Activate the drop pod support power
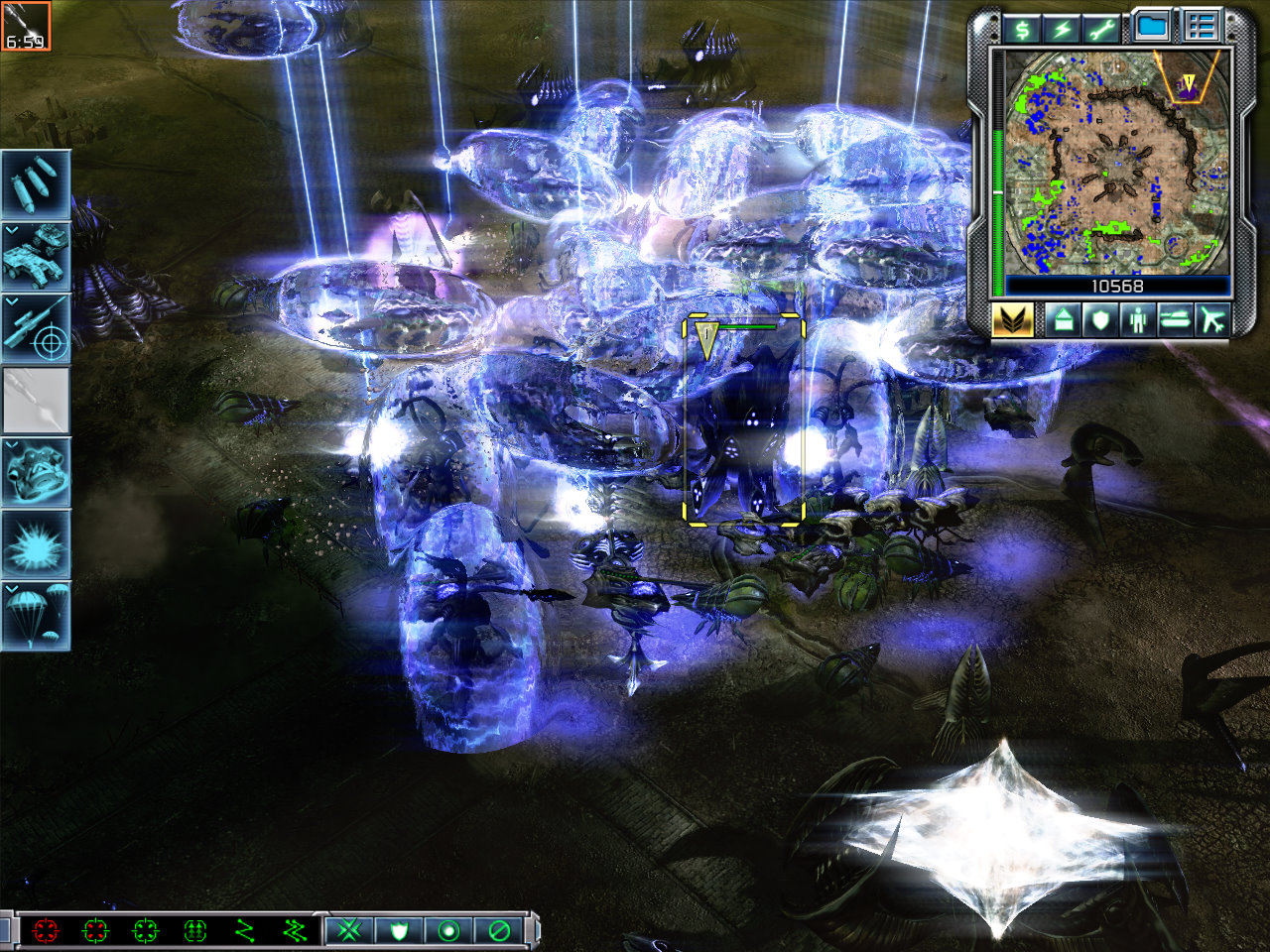 tap(36, 472)
